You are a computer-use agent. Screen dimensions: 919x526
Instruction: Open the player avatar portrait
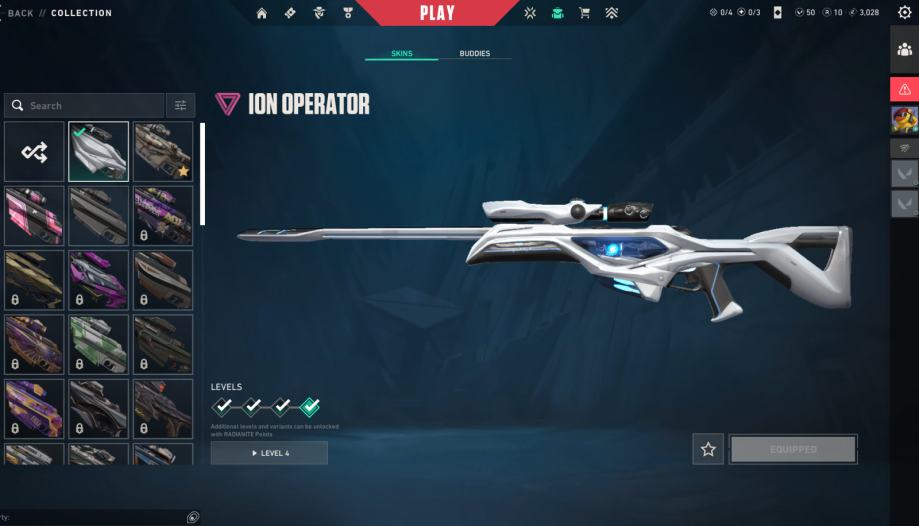[x=905, y=120]
